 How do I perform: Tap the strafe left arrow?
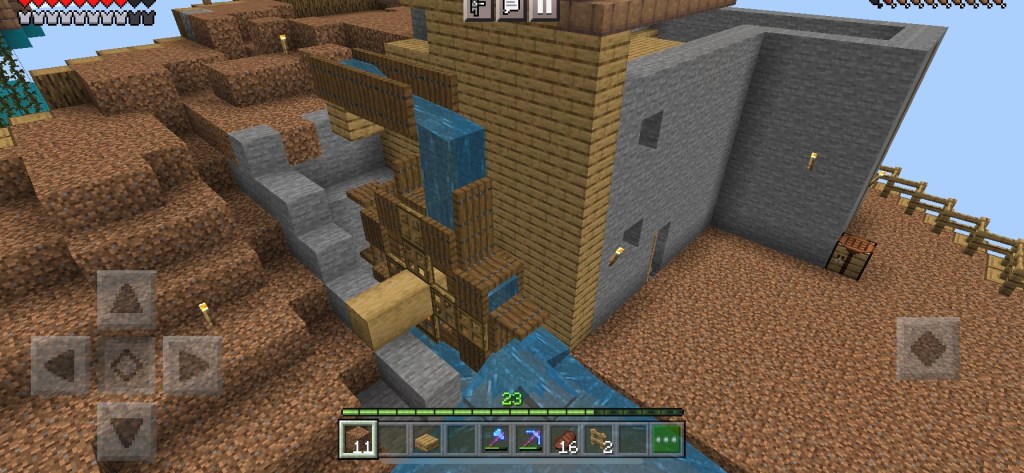61,365
